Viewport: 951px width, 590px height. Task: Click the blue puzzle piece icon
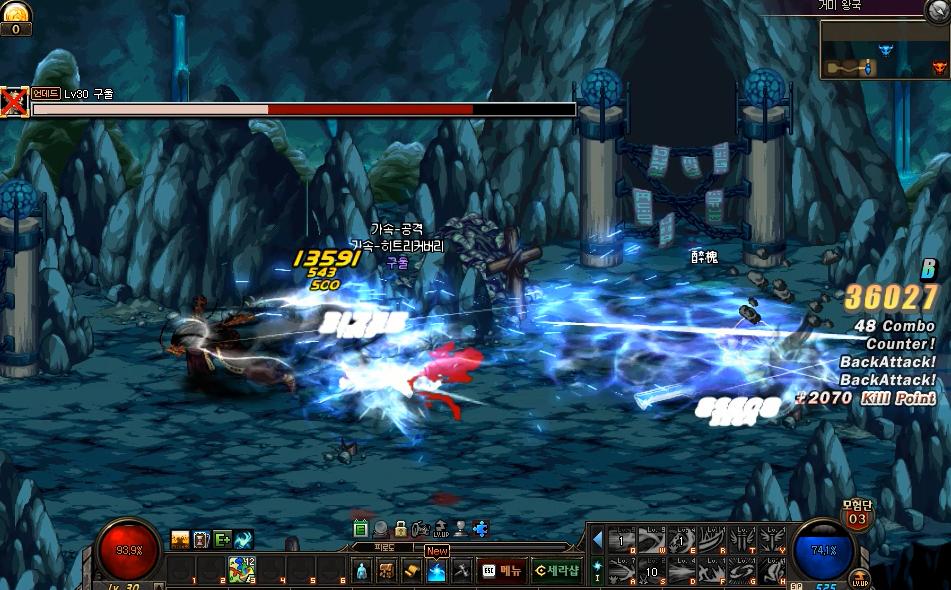click(x=481, y=528)
